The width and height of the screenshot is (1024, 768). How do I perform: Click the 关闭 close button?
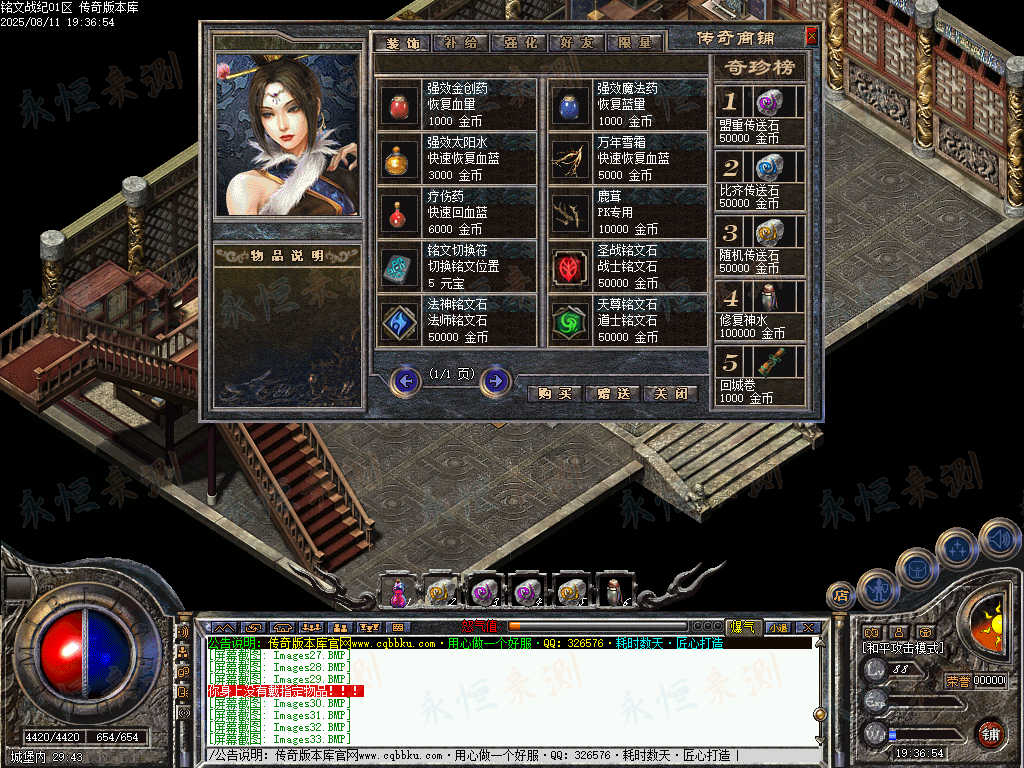(669, 394)
